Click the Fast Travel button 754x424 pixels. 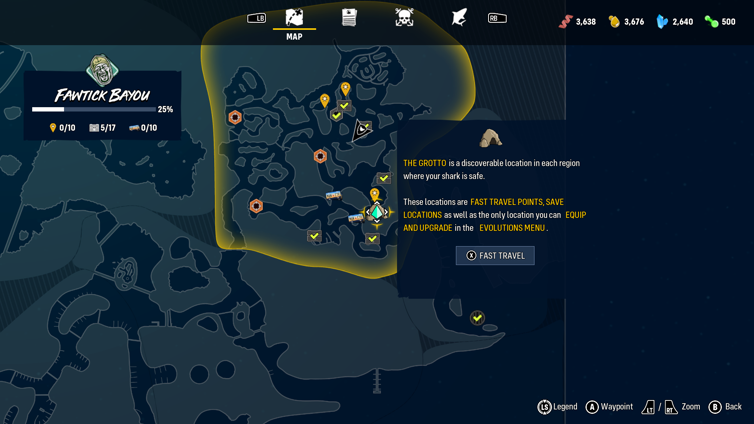coord(495,256)
